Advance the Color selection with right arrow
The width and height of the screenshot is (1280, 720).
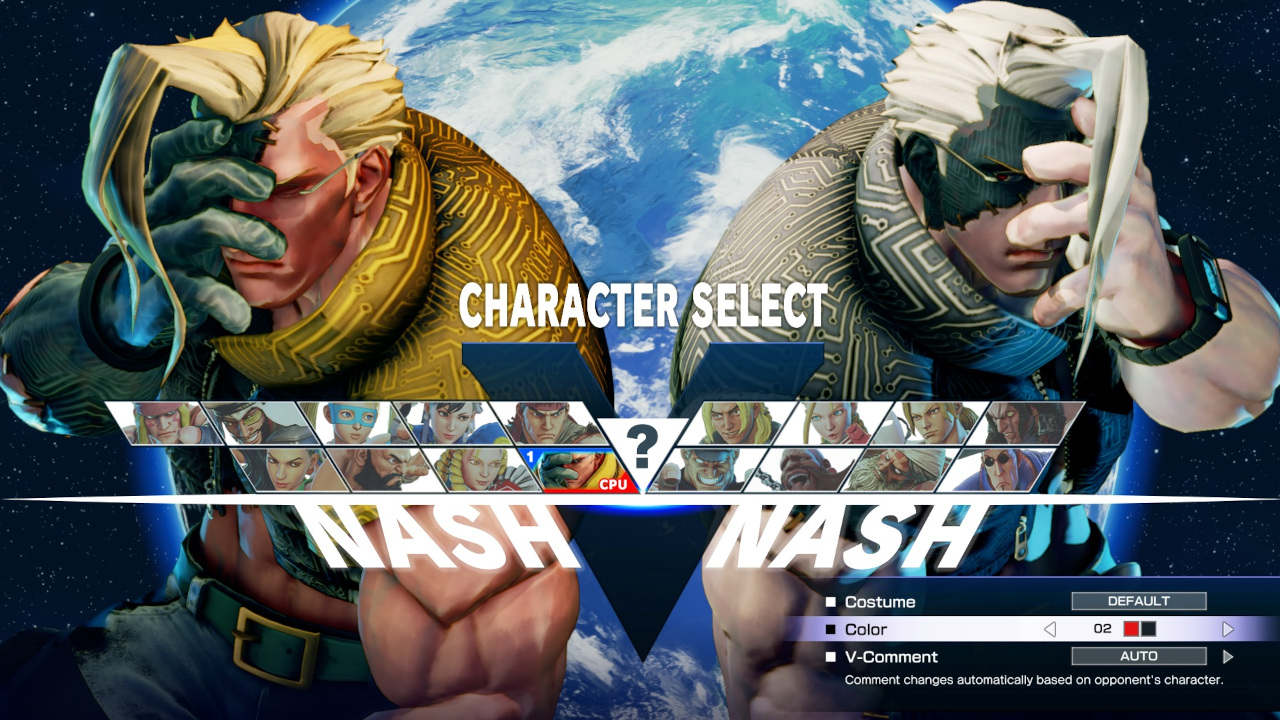(x=1229, y=628)
